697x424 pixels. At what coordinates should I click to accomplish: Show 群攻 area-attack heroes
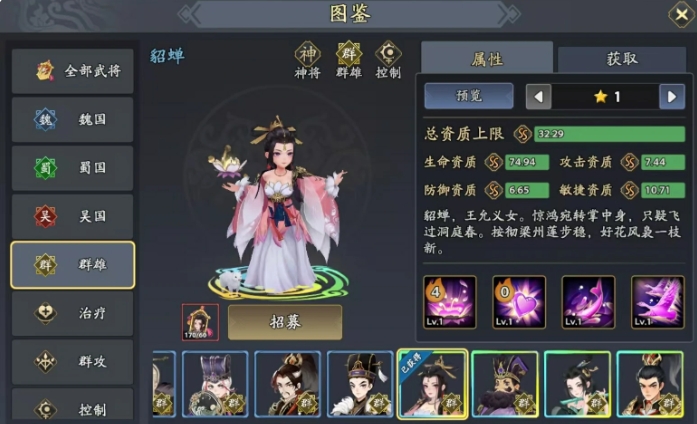tap(72, 361)
